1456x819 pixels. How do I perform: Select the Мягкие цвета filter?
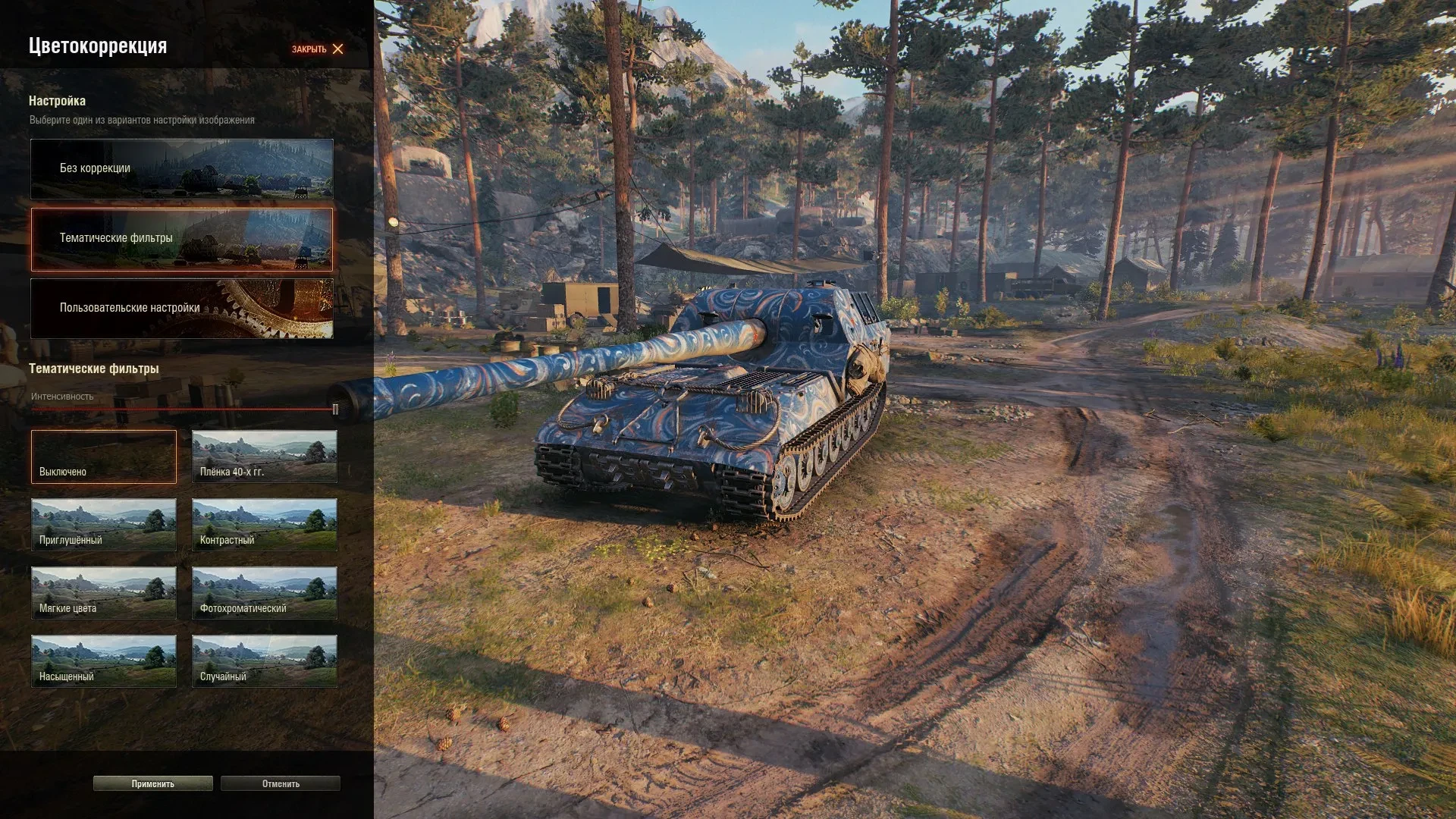(104, 593)
